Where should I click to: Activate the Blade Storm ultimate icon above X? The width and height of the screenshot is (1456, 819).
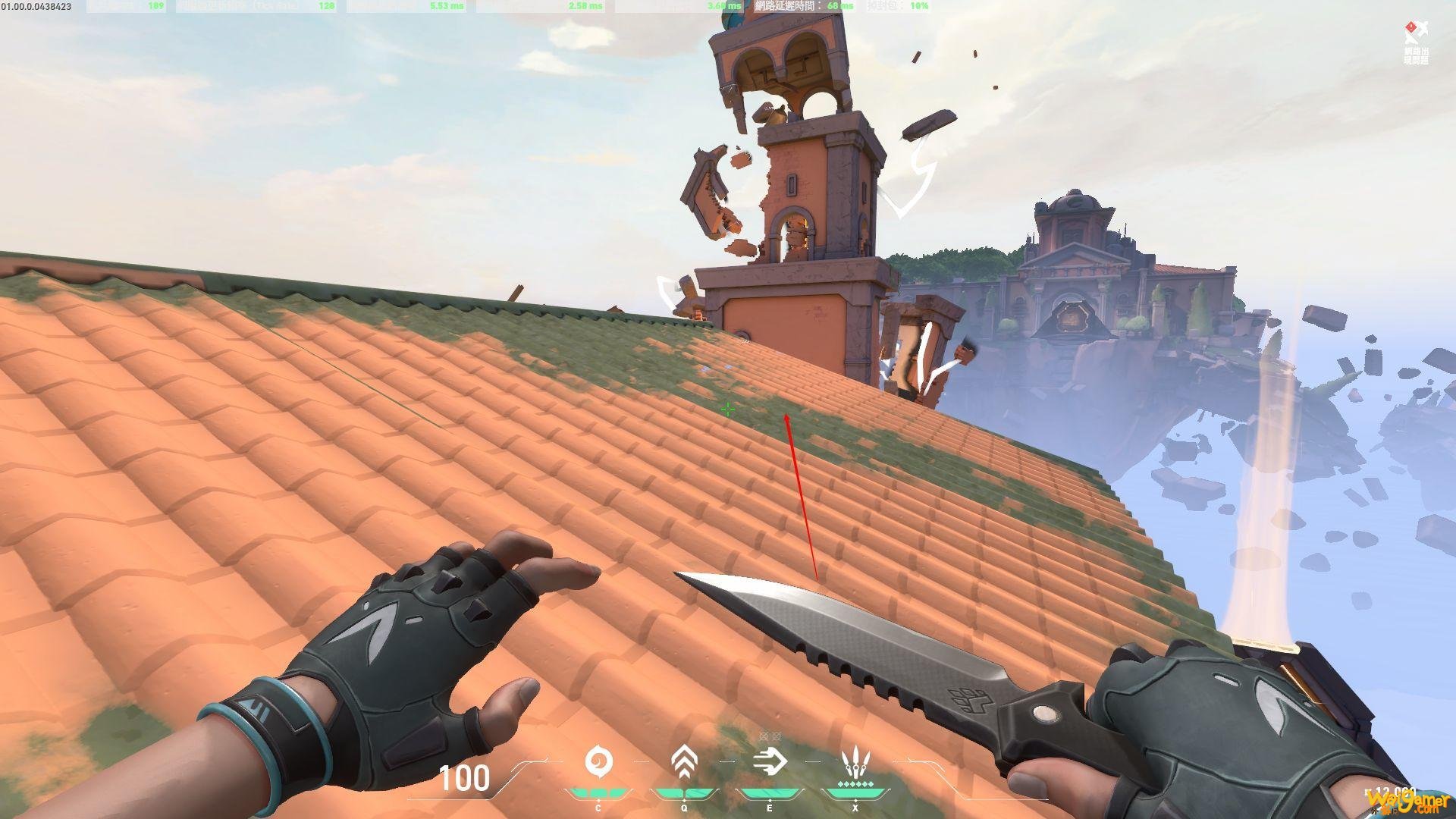855,760
